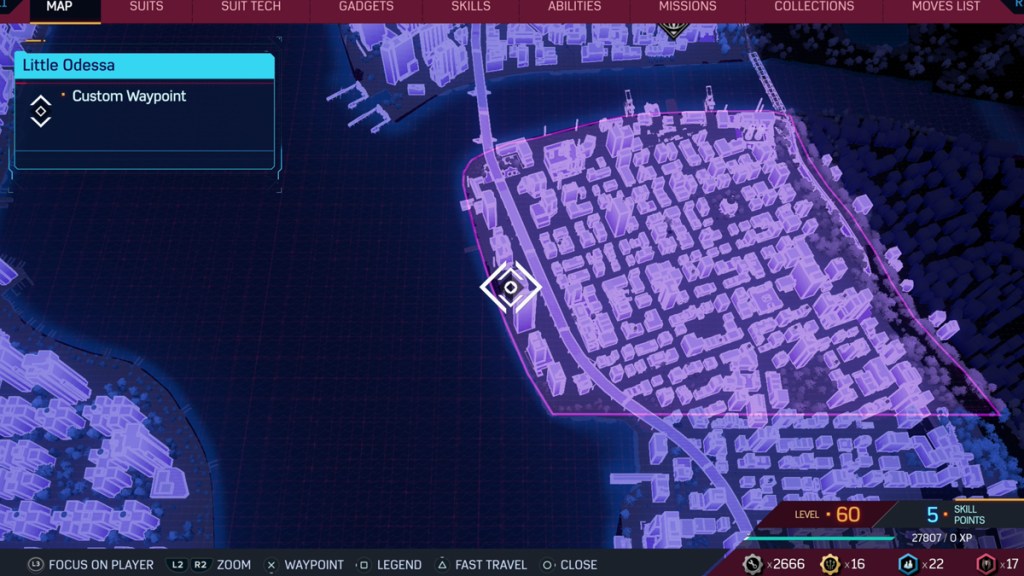The height and width of the screenshot is (576, 1024).
Task: Select the Map tab
Action: pyautogui.click(x=59, y=7)
